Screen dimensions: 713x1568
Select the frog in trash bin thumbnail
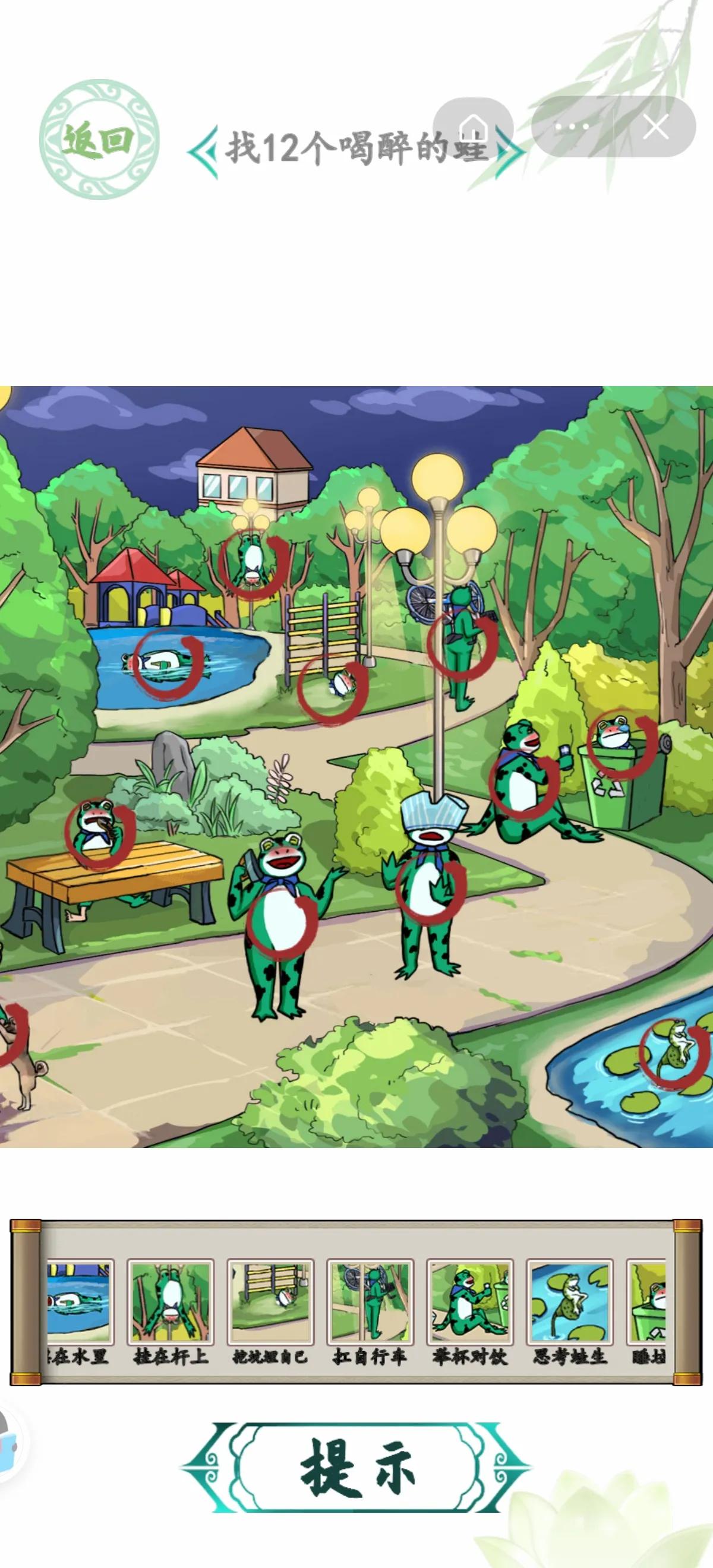coord(648,1302)
